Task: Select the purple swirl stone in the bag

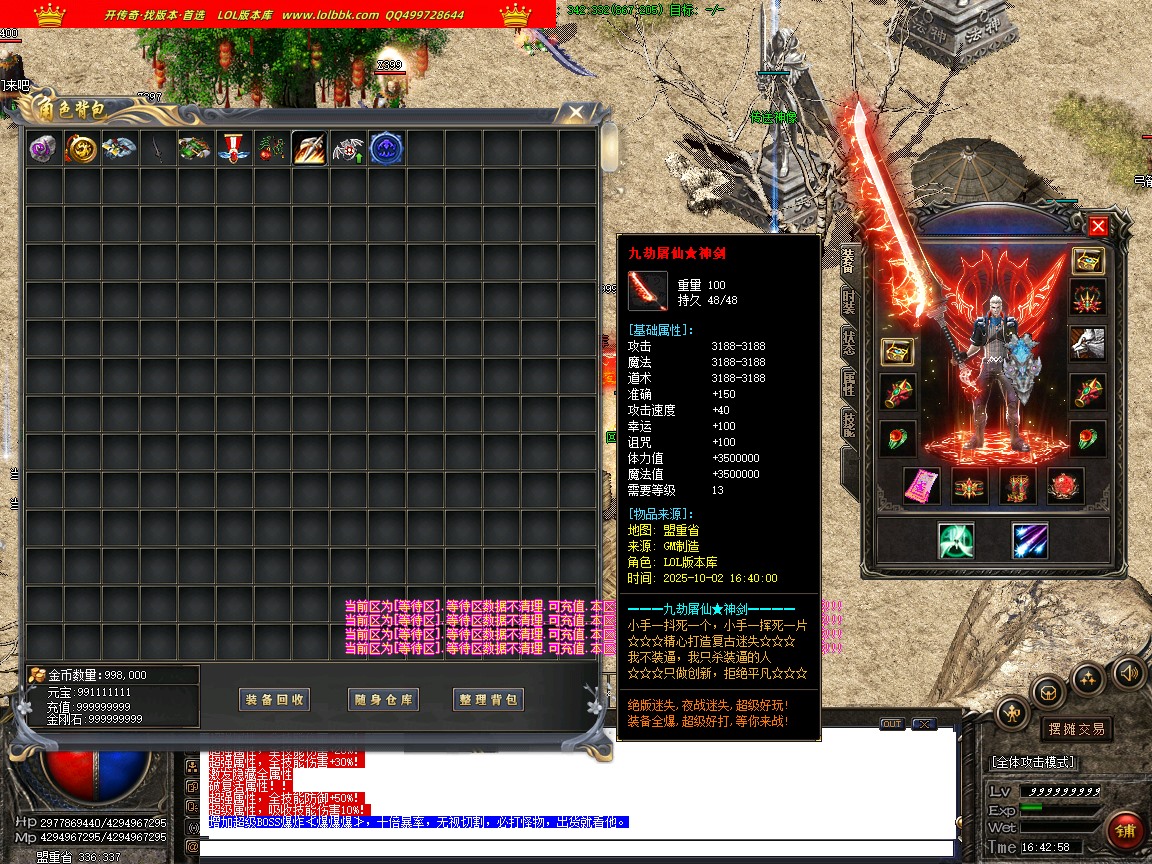Action: (44, 149)
